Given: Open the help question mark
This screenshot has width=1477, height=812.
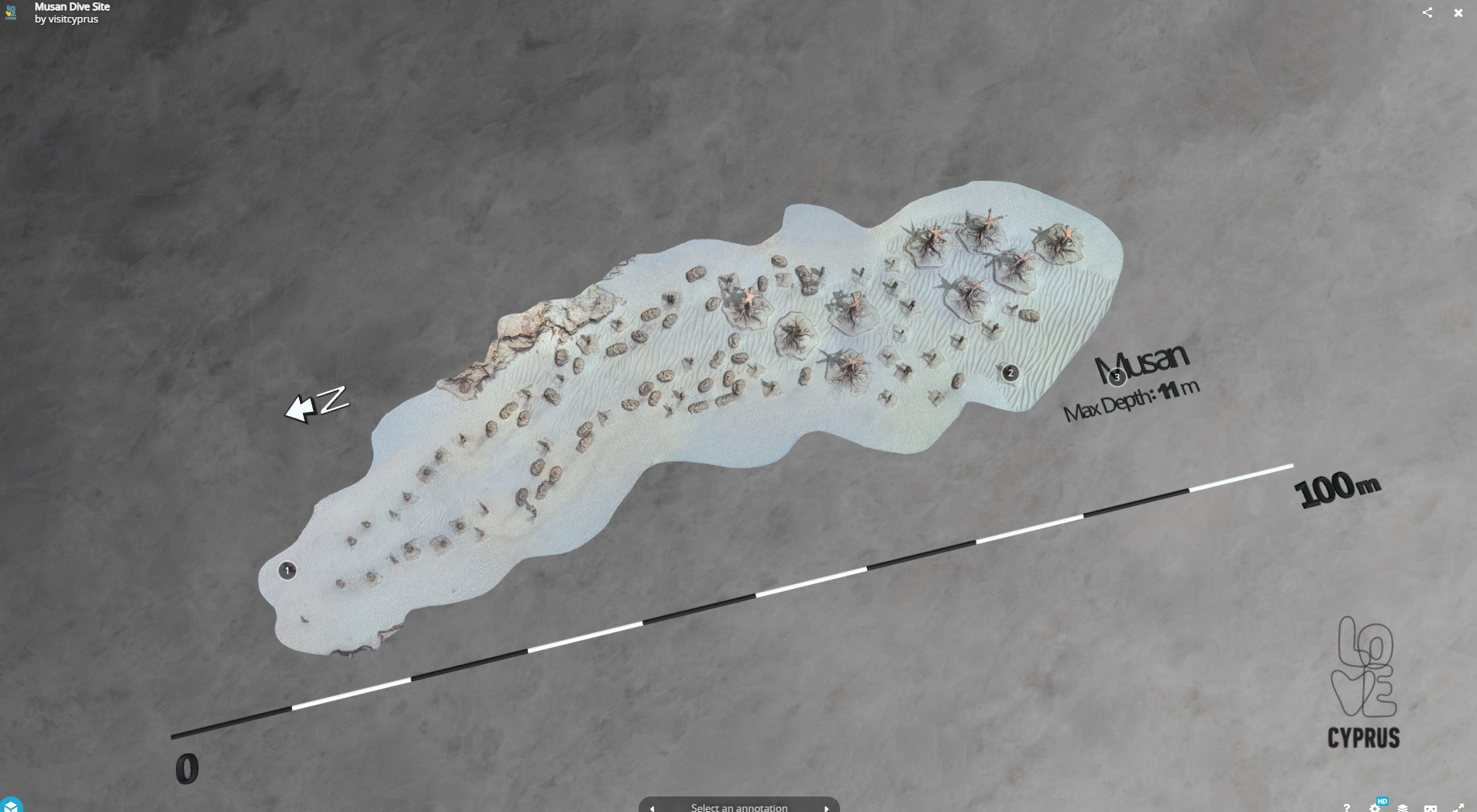Looking at the screenshot, I should 1347,807.
